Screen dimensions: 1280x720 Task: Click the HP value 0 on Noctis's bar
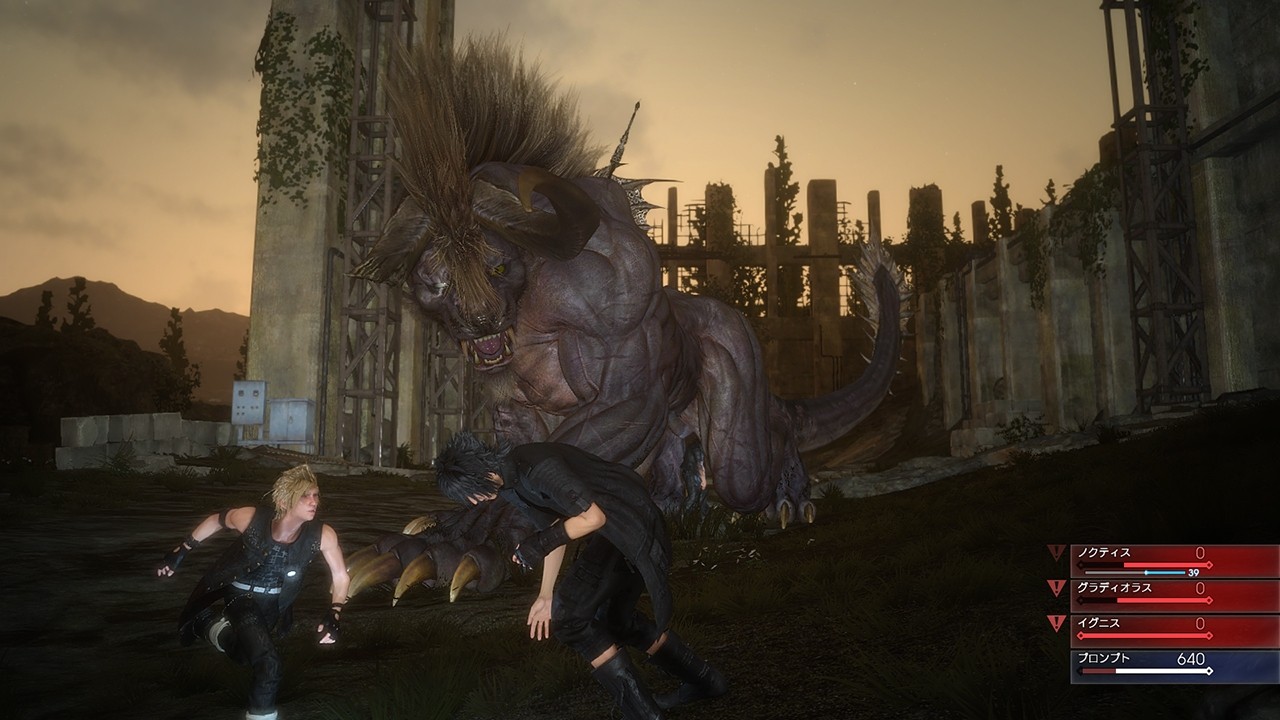click(1200, 552)
